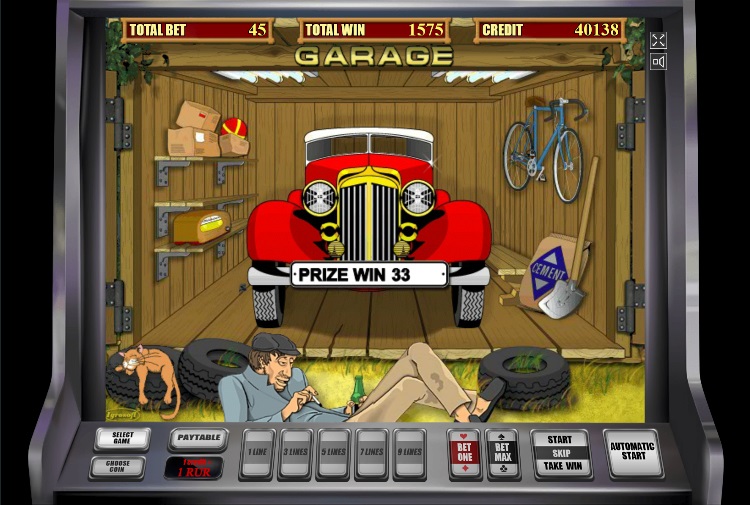Select the 9 Lines button

pos(409,453)
